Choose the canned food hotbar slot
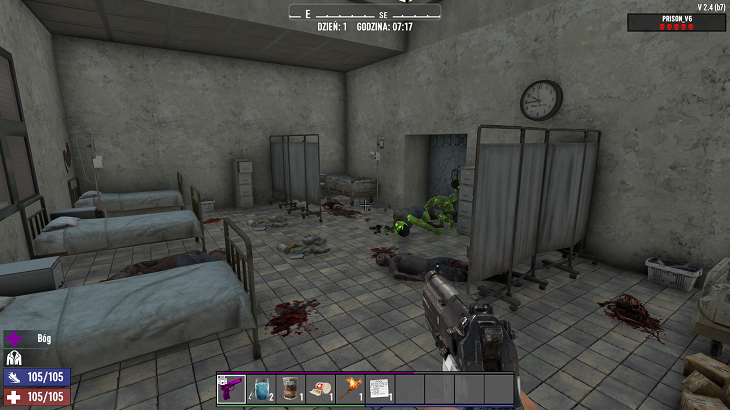The height and width of the screenshot is (410, 730). click(x=290, y=388)
